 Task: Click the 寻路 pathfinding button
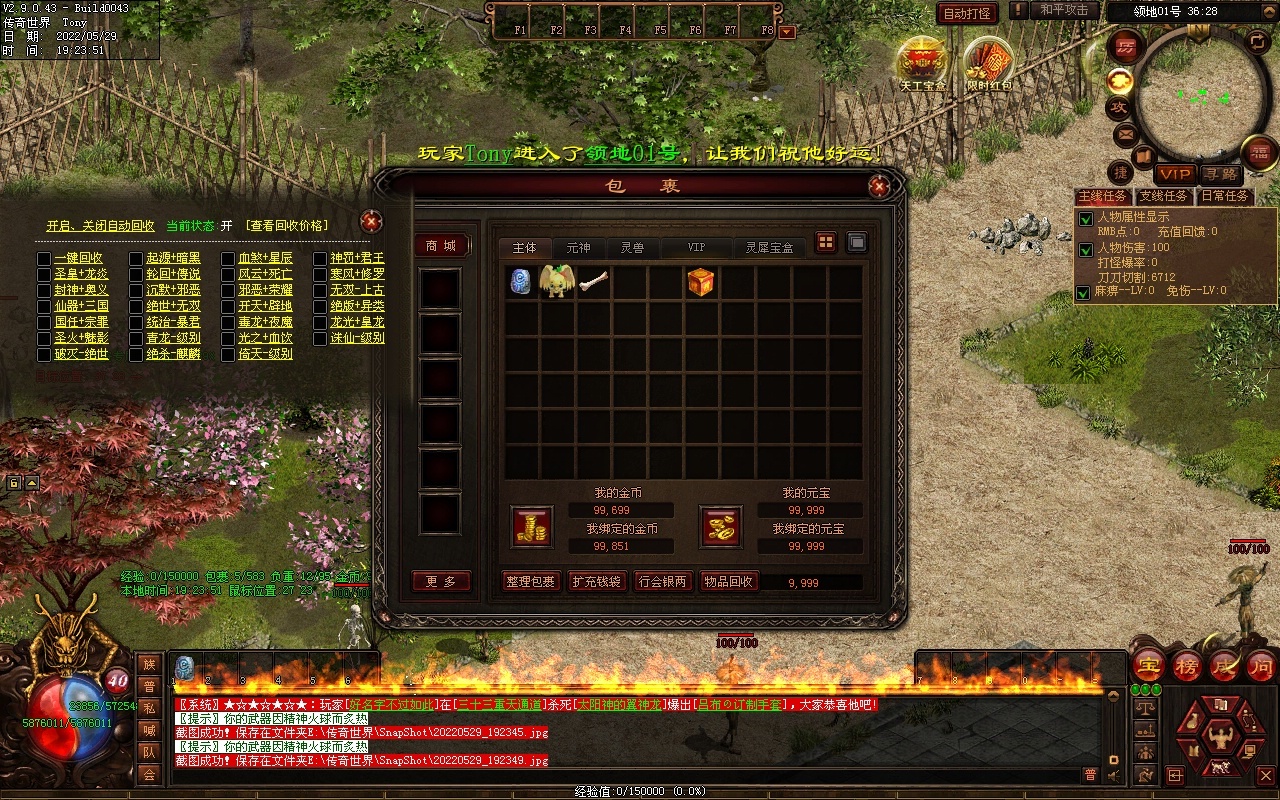[1219, 174]
